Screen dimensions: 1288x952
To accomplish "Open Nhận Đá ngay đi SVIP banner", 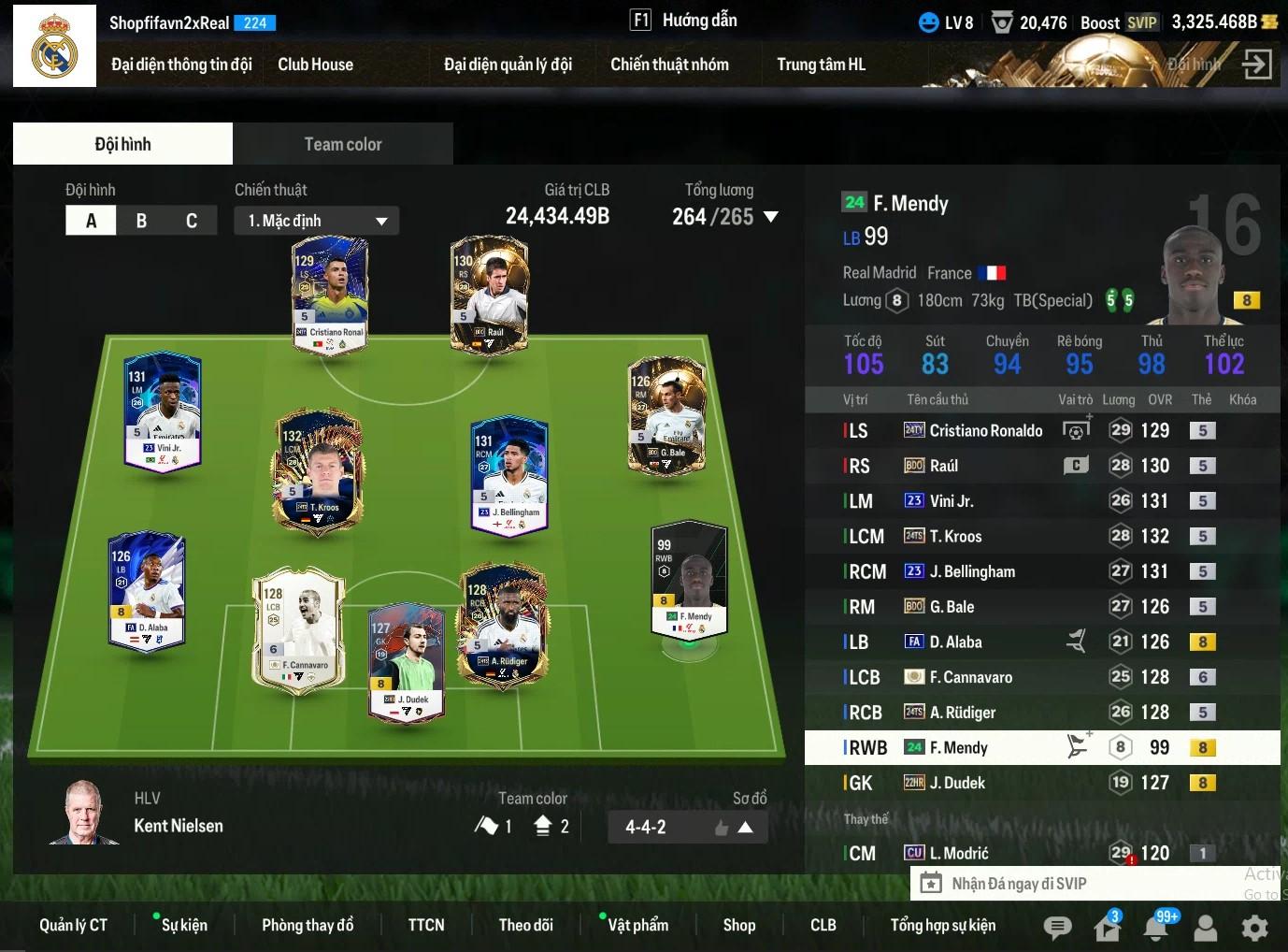I will (1019, 884).
